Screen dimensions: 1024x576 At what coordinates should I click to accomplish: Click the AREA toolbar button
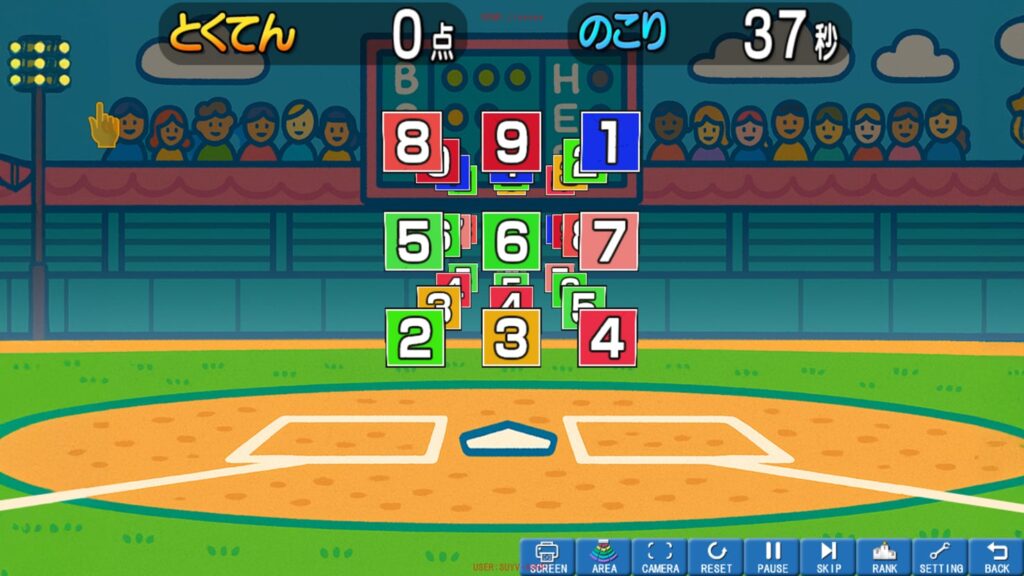click(604, 557)
